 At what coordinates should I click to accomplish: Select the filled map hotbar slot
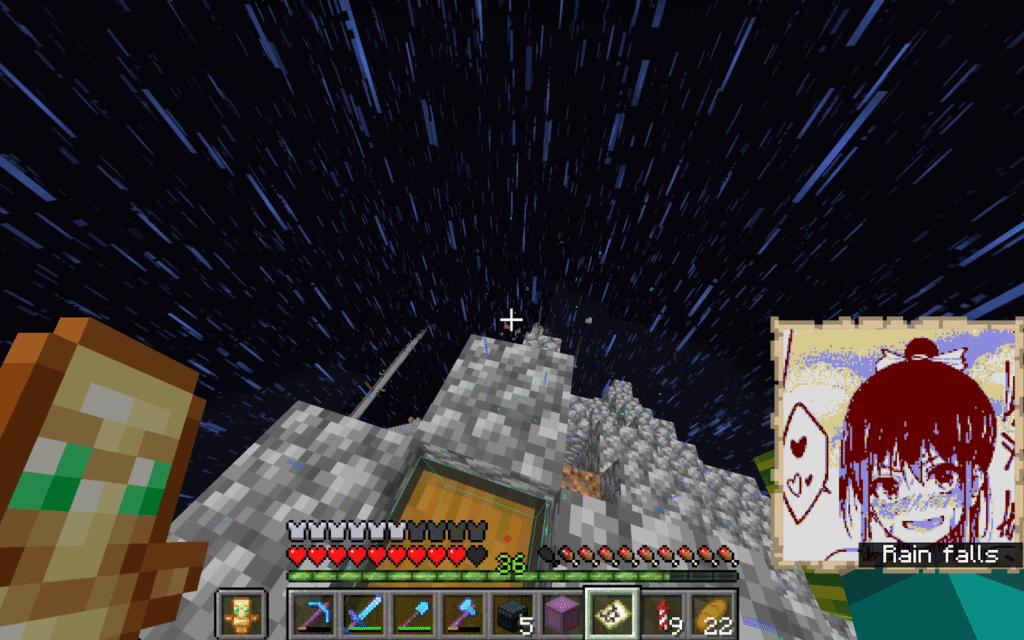pos(612,612)
